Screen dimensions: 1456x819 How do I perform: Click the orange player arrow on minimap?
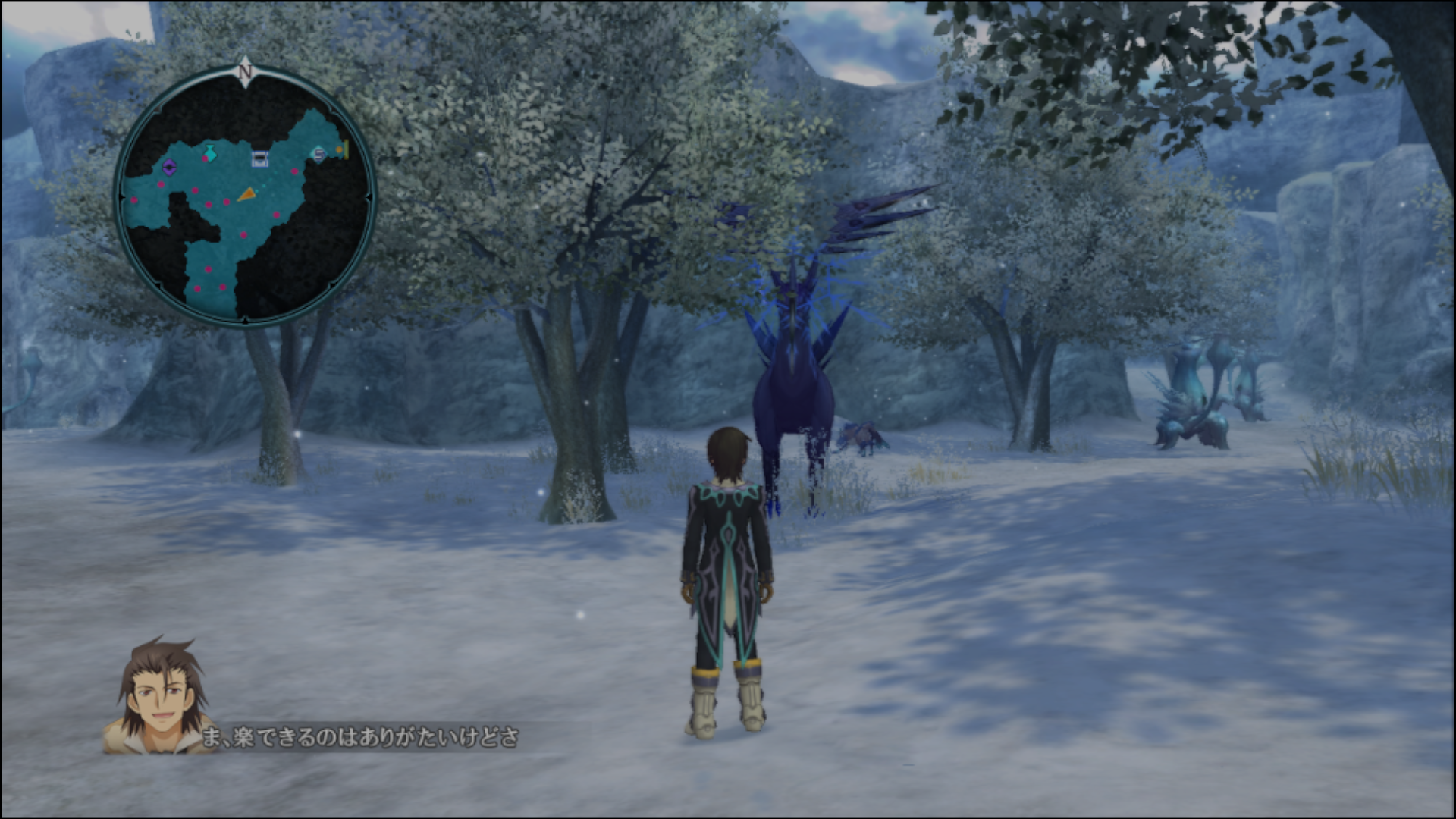(246, 195)
